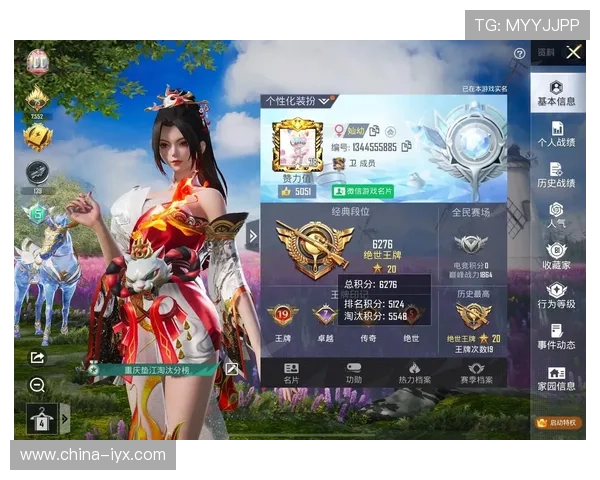This screenshot has height=480, width=600.
Task: Click the 启动特权 button
Action: pyautogui.click(x=557, y=422)
